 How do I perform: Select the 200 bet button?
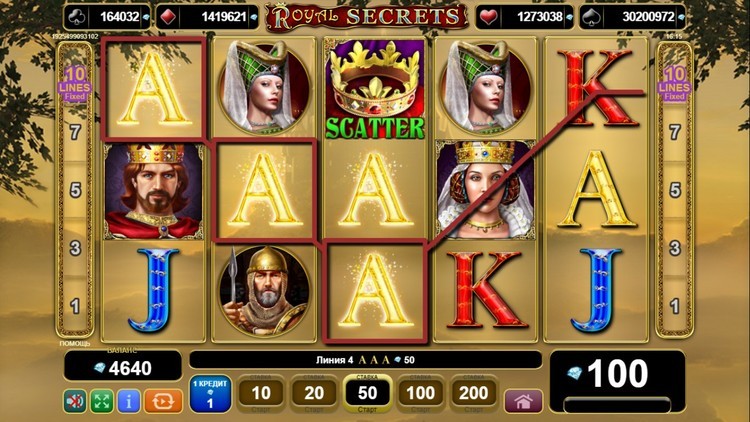[474, 393]
